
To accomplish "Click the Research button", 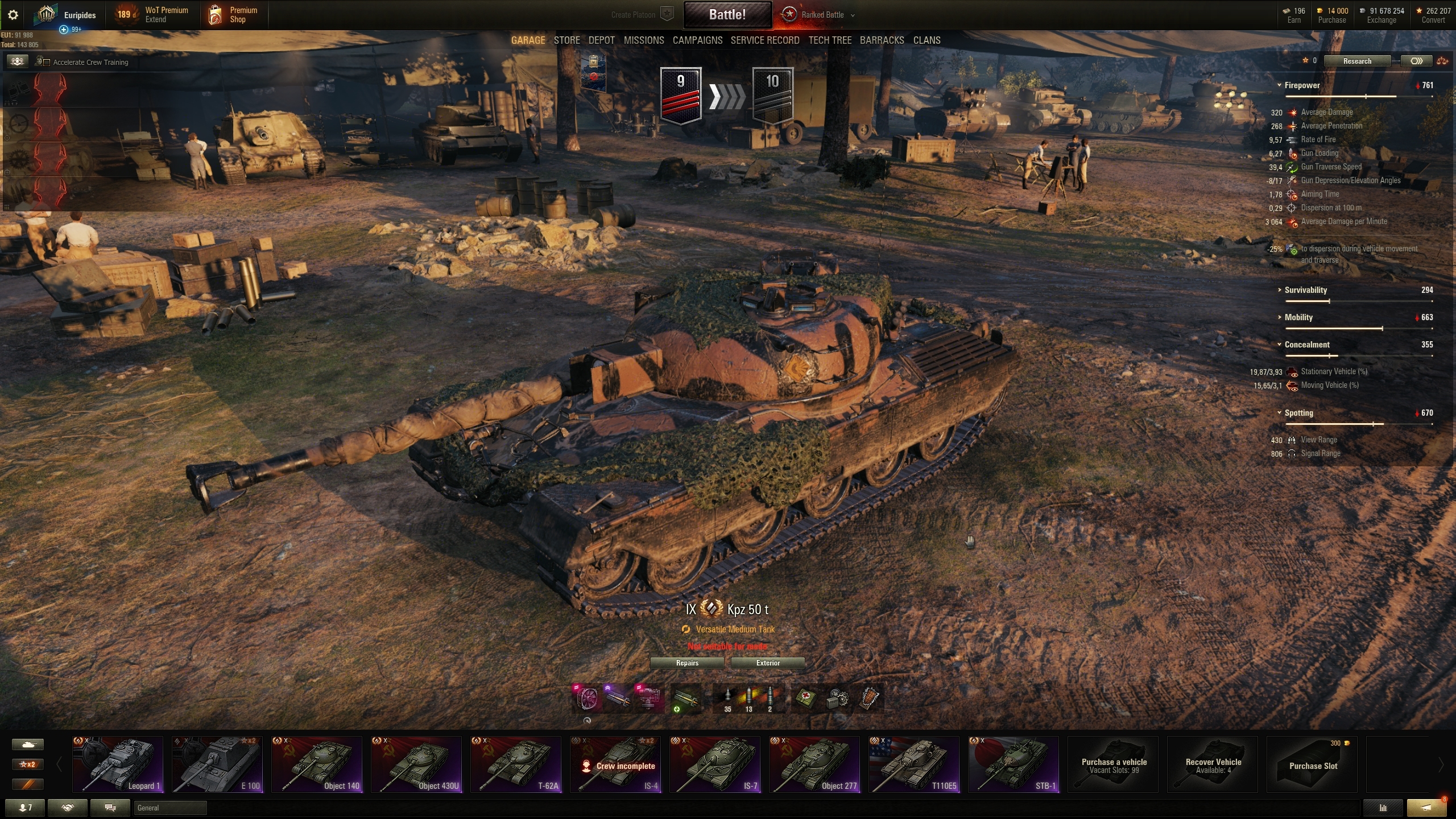I will (1357, 61).
